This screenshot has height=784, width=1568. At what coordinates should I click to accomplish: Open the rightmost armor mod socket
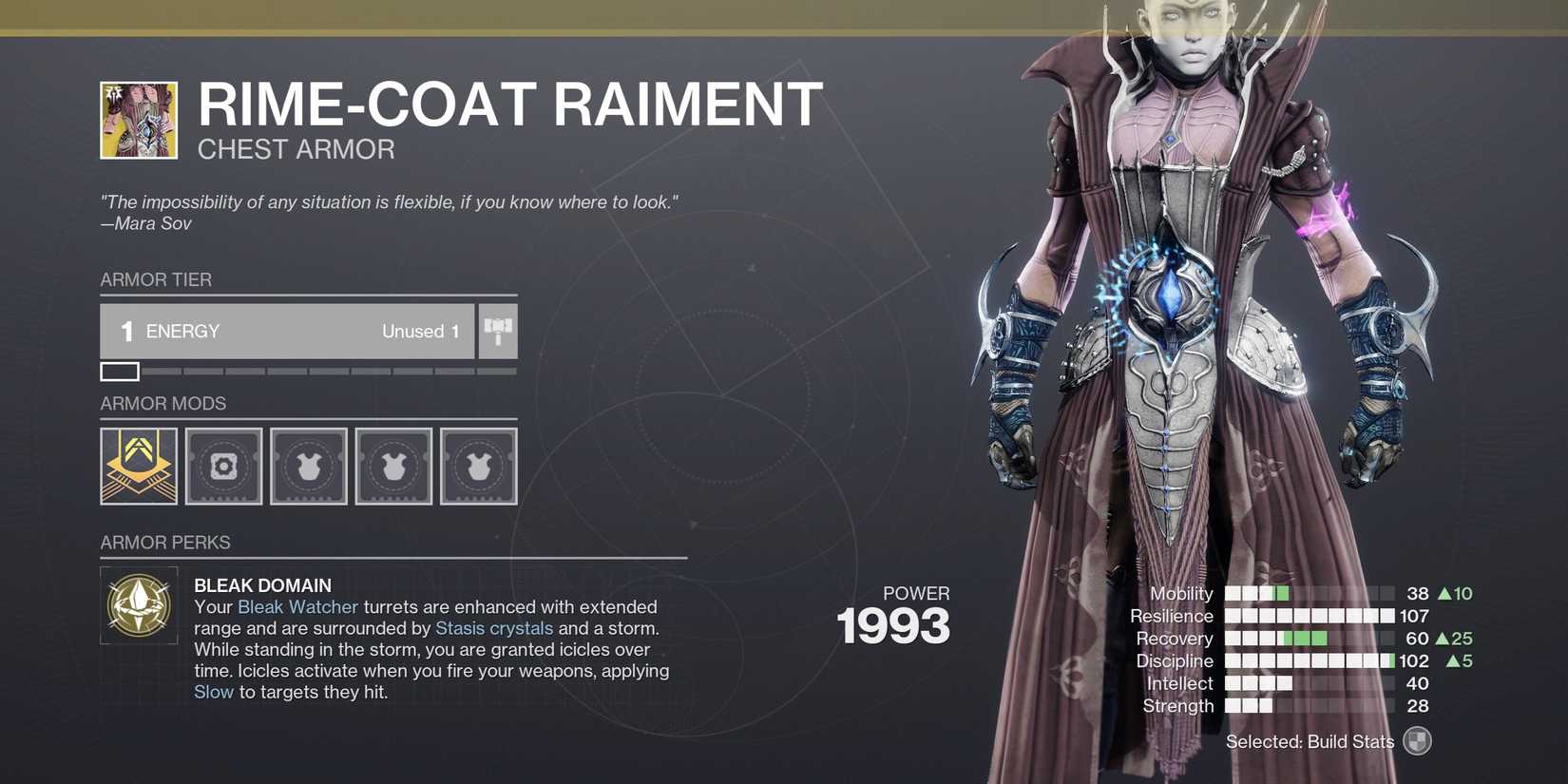(479, 466)
